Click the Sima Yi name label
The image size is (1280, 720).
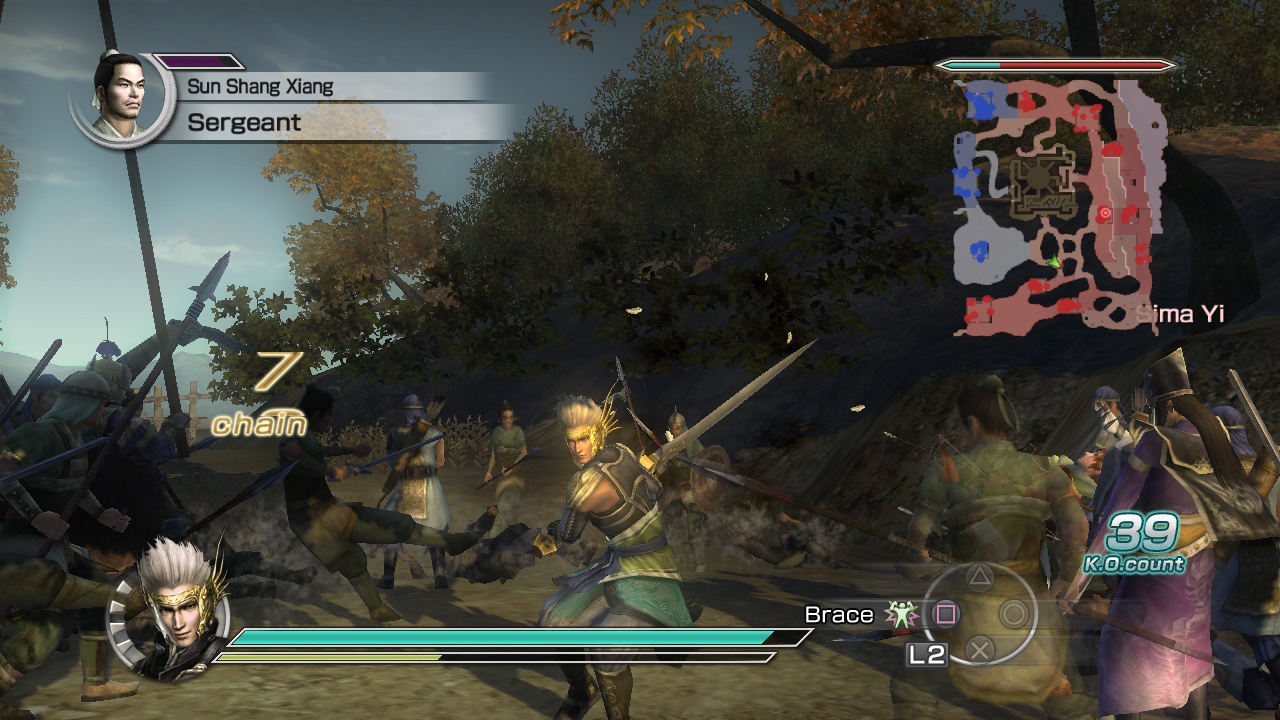click(x=1181, y=313)
